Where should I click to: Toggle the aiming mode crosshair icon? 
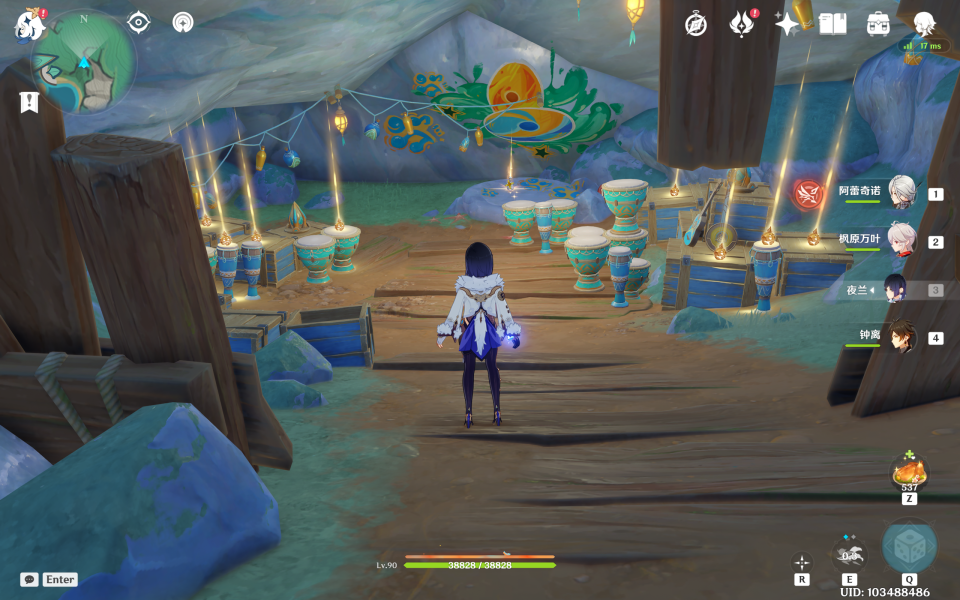point(802,563)
